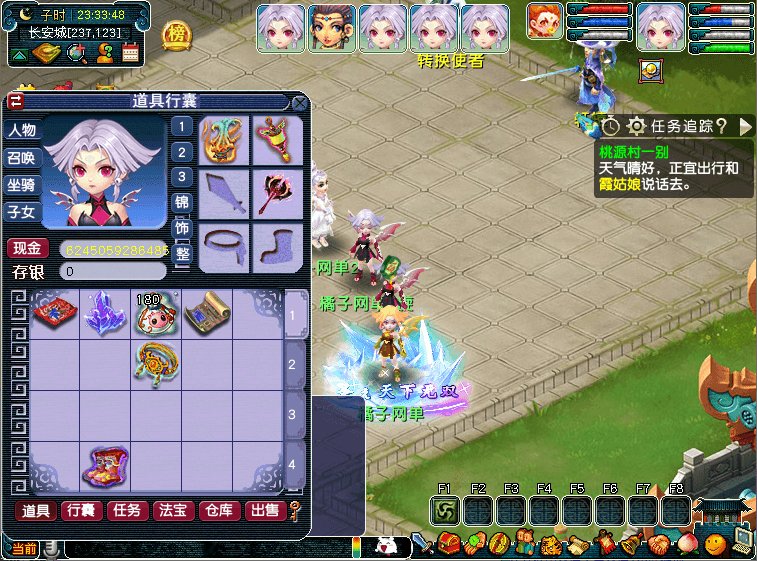Image resolution: width=757 pixels, height=561 pixels.
Task: Switch to 行囊 bag storage
Action: (82, 511)
